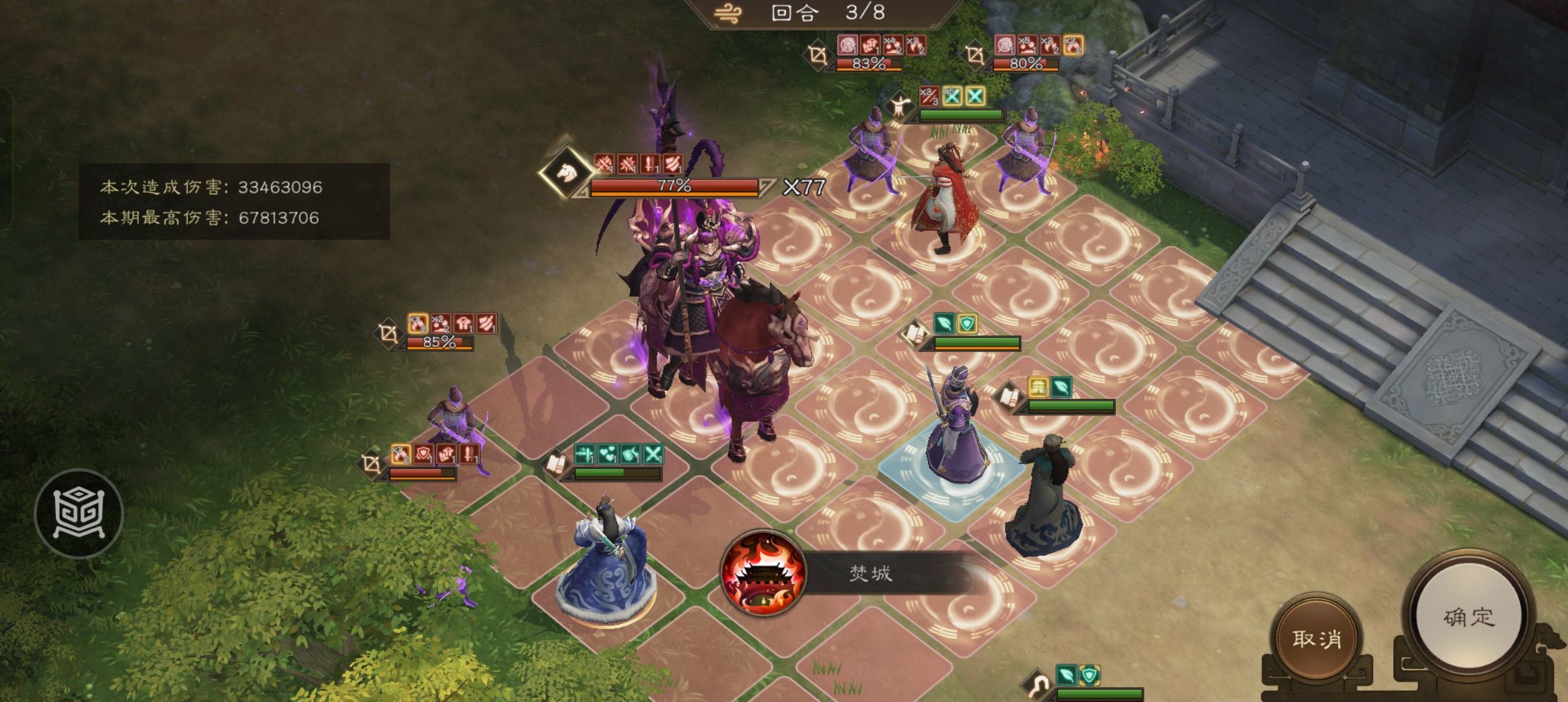Click the green leaf buff on the purple general

click(x=1061, y=387)
